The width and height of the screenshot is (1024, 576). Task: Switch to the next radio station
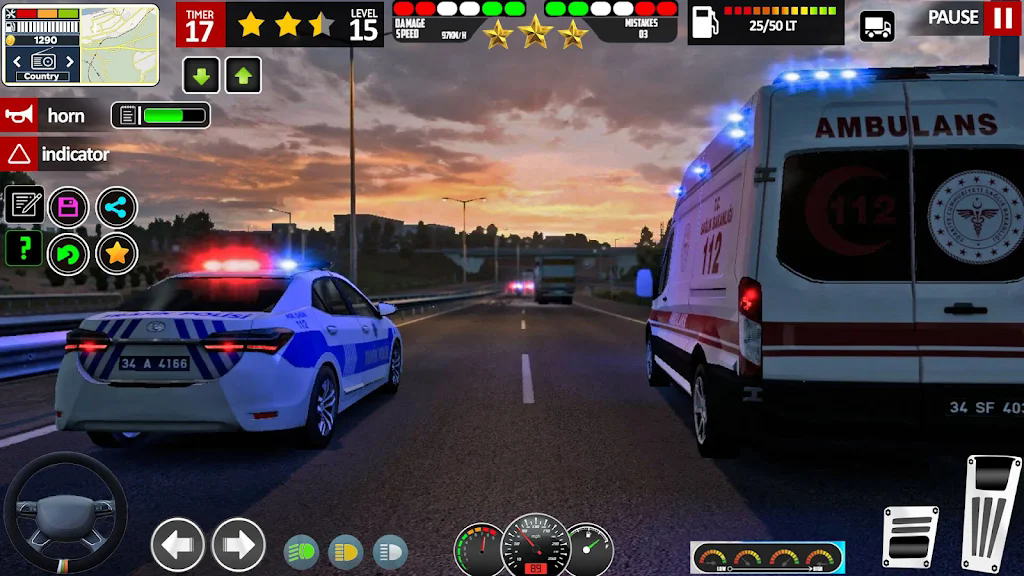point(68,61)
